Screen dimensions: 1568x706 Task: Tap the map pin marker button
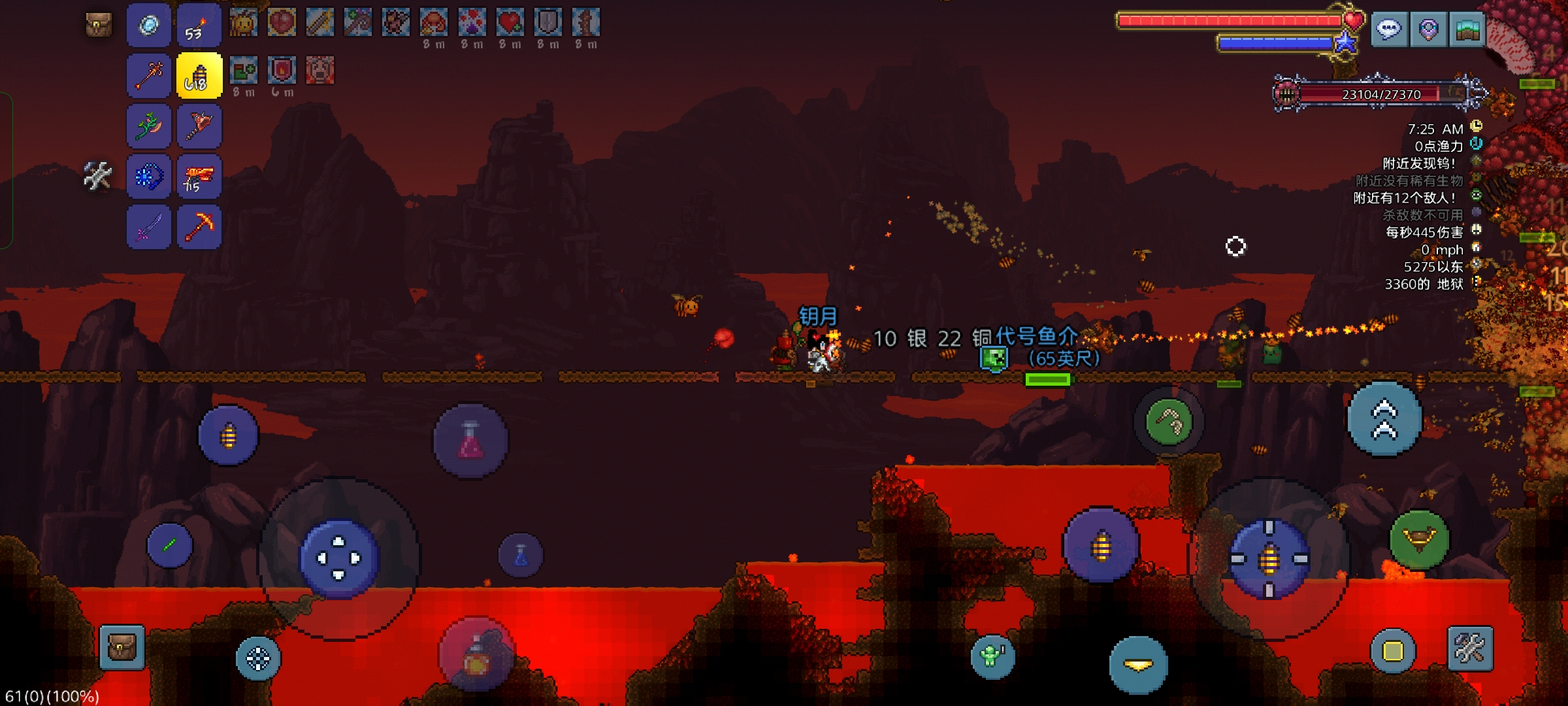[1428, 29]
